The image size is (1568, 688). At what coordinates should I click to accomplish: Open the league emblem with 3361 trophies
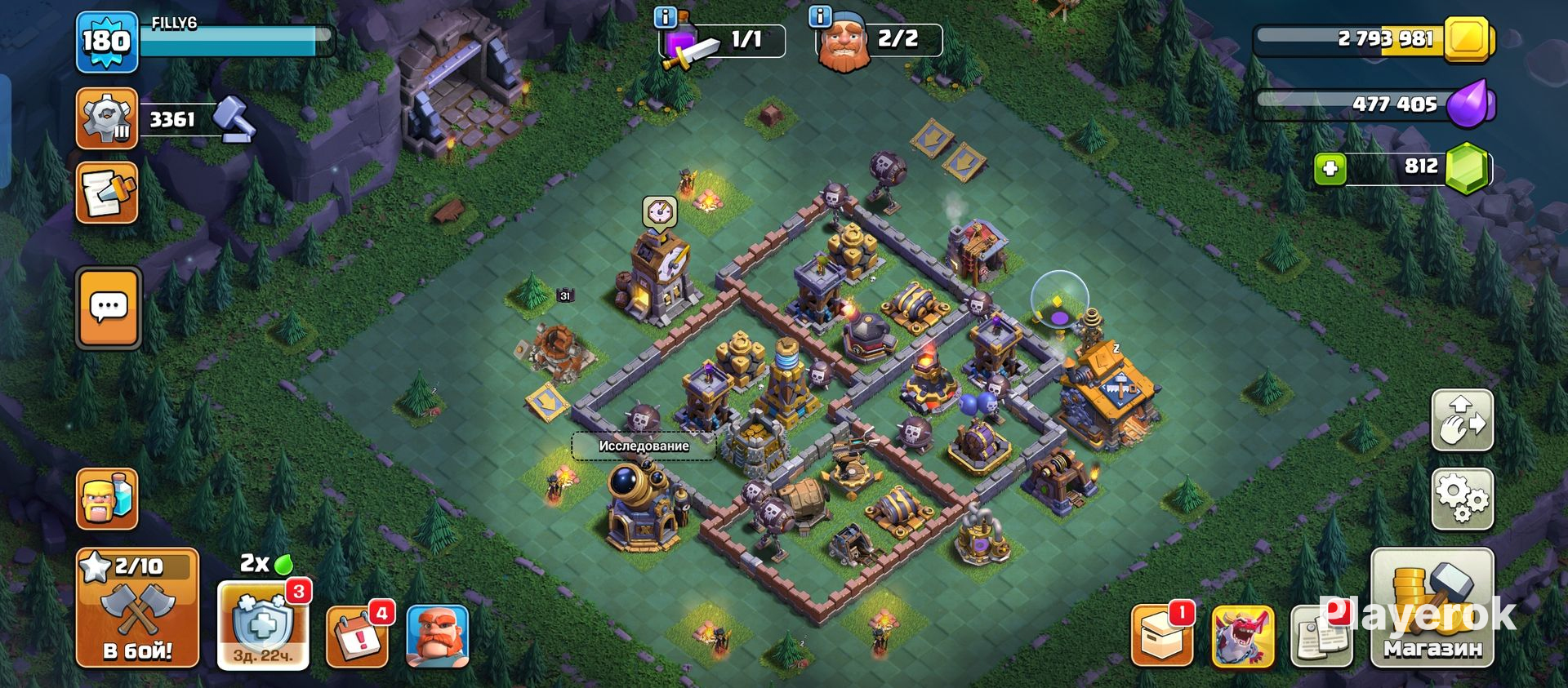[106, 119]
